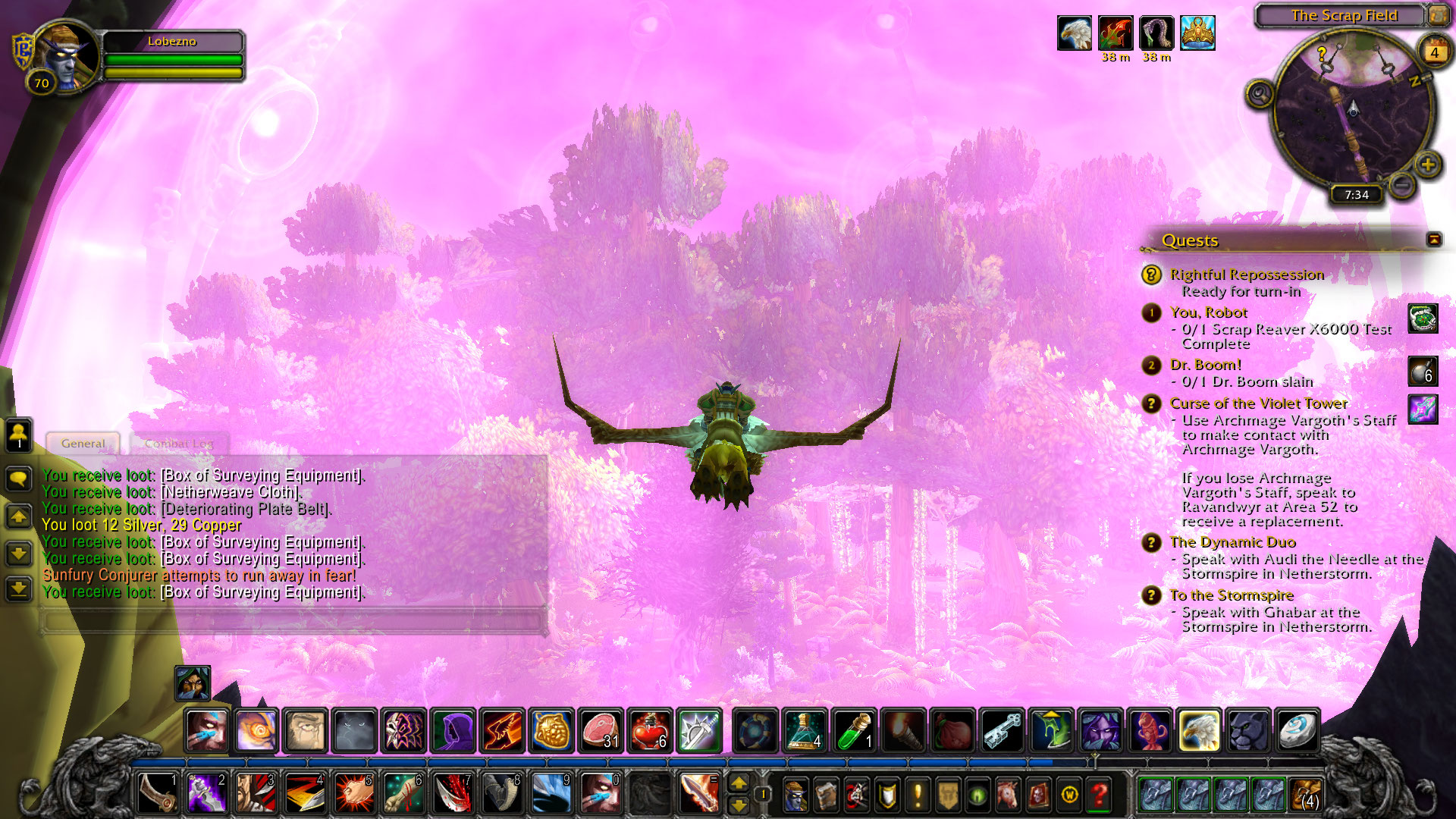Use the Dr. Boom! quest bomb item
1456x819 pixels.
1423,372
